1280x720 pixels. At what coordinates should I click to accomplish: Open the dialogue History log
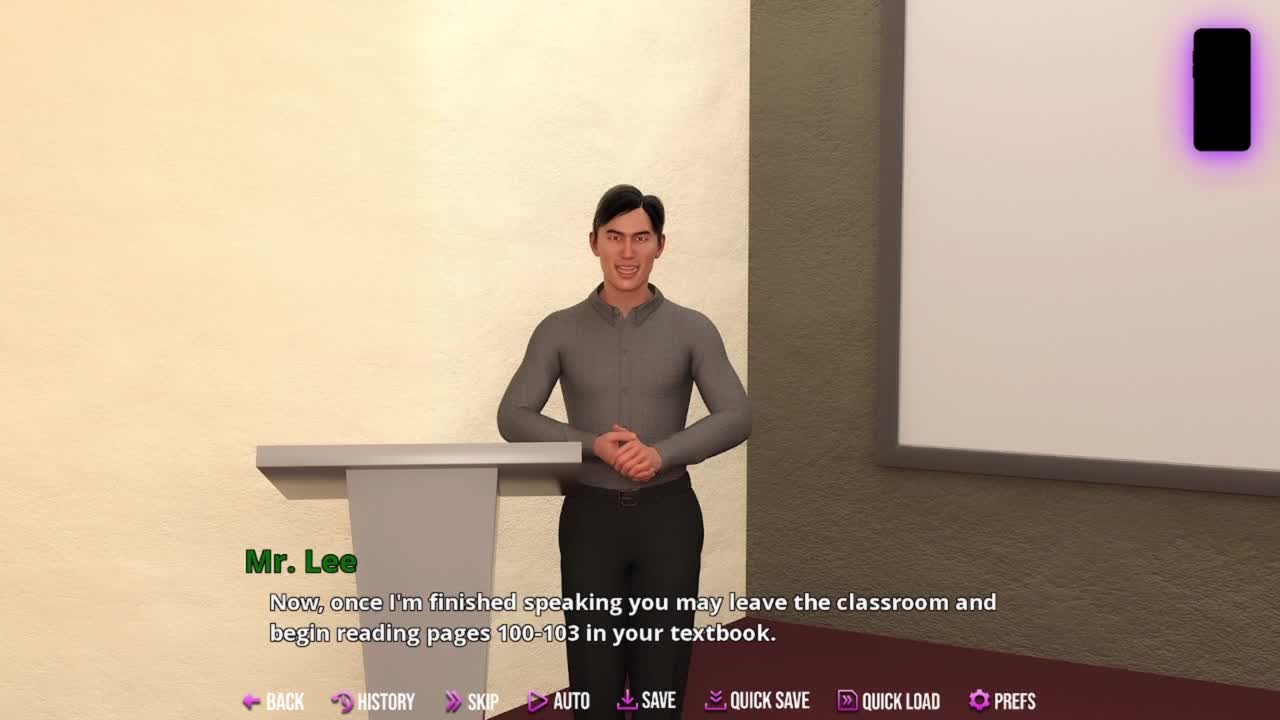(373, 701)
